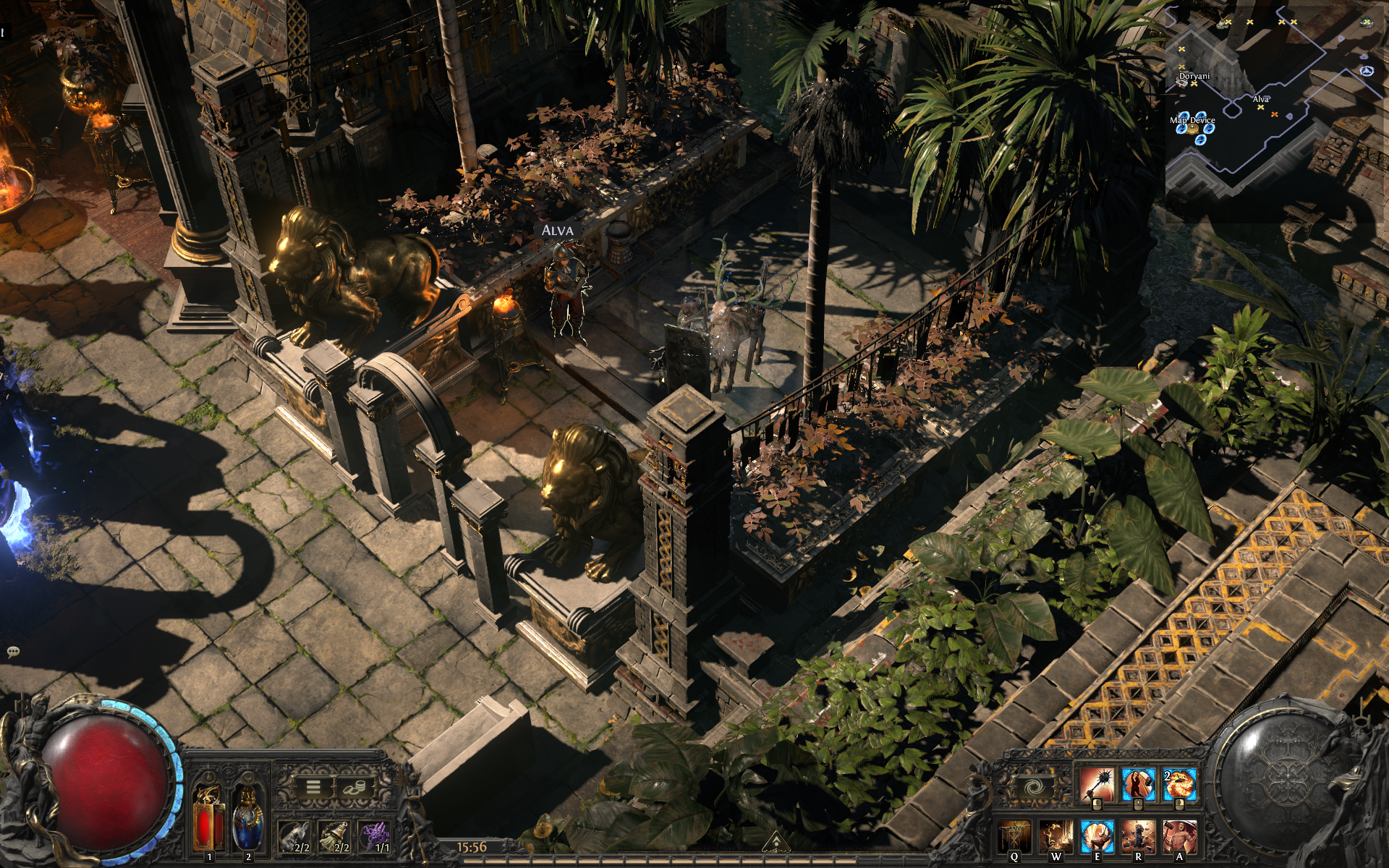Screen dimensions: 1389x868
Task: Select the purple crystal charm slot
Action: point(375,837)
